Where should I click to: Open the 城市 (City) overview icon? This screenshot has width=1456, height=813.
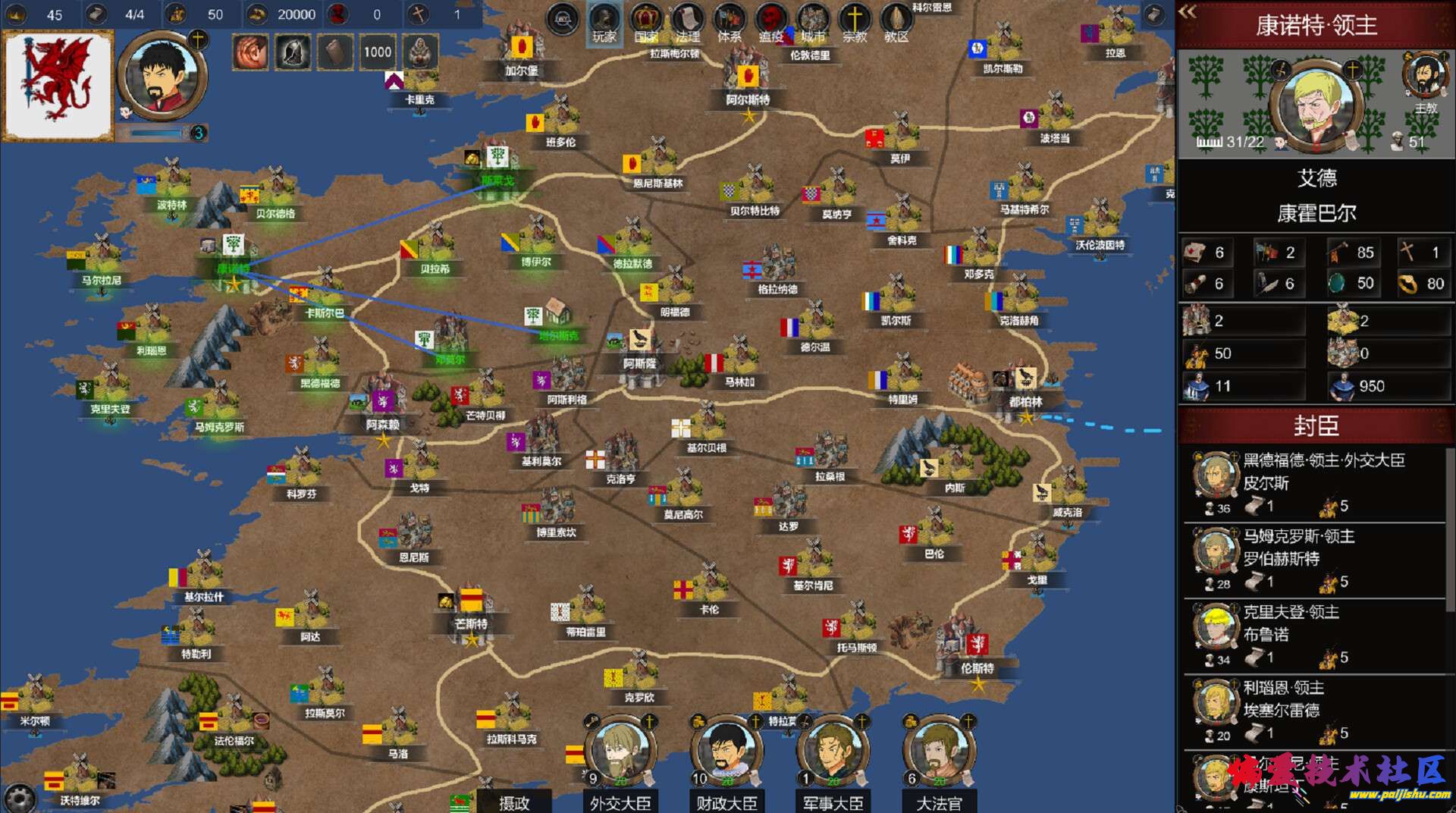click(812, 21)
